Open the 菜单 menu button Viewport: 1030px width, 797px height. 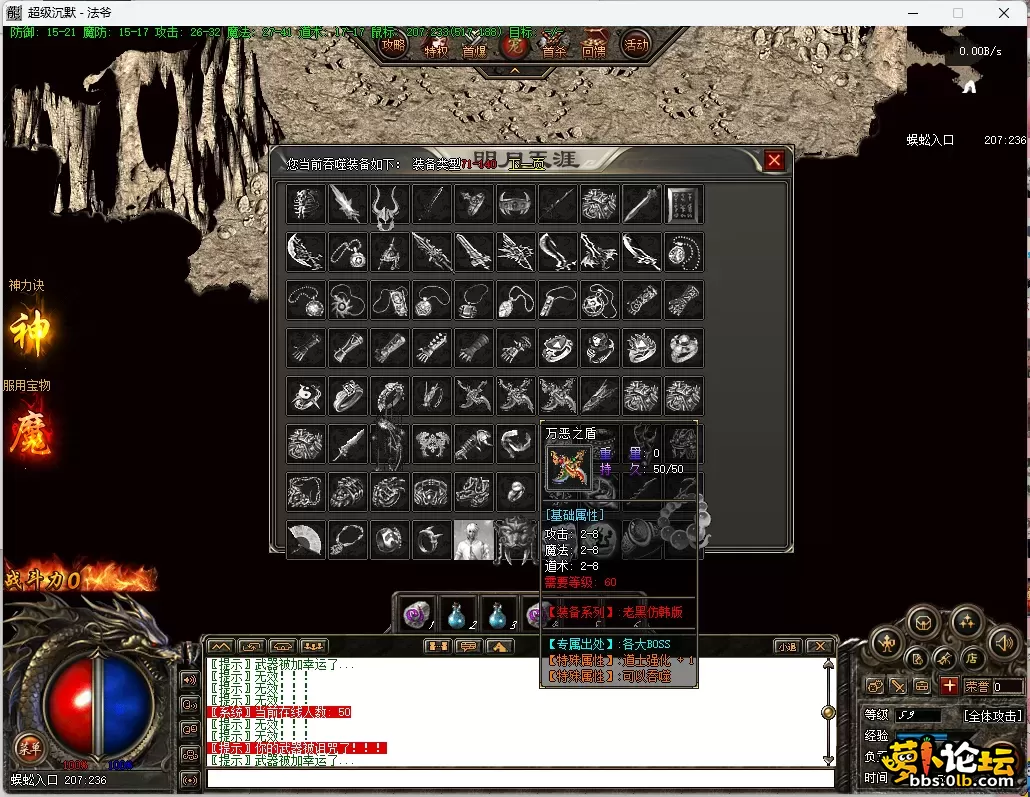(x=28, y=746)
